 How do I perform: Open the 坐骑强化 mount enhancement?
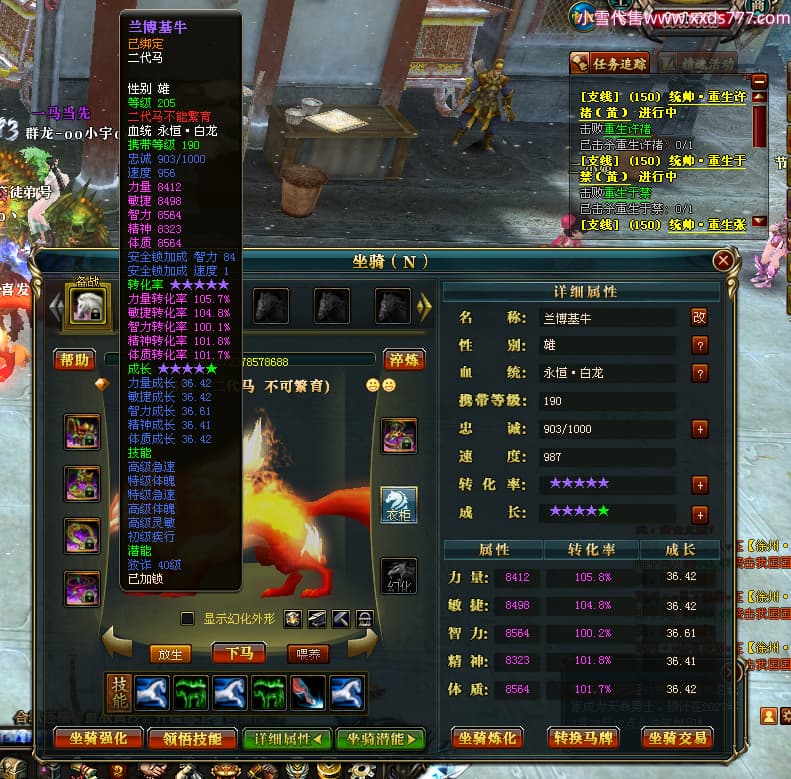98,739
